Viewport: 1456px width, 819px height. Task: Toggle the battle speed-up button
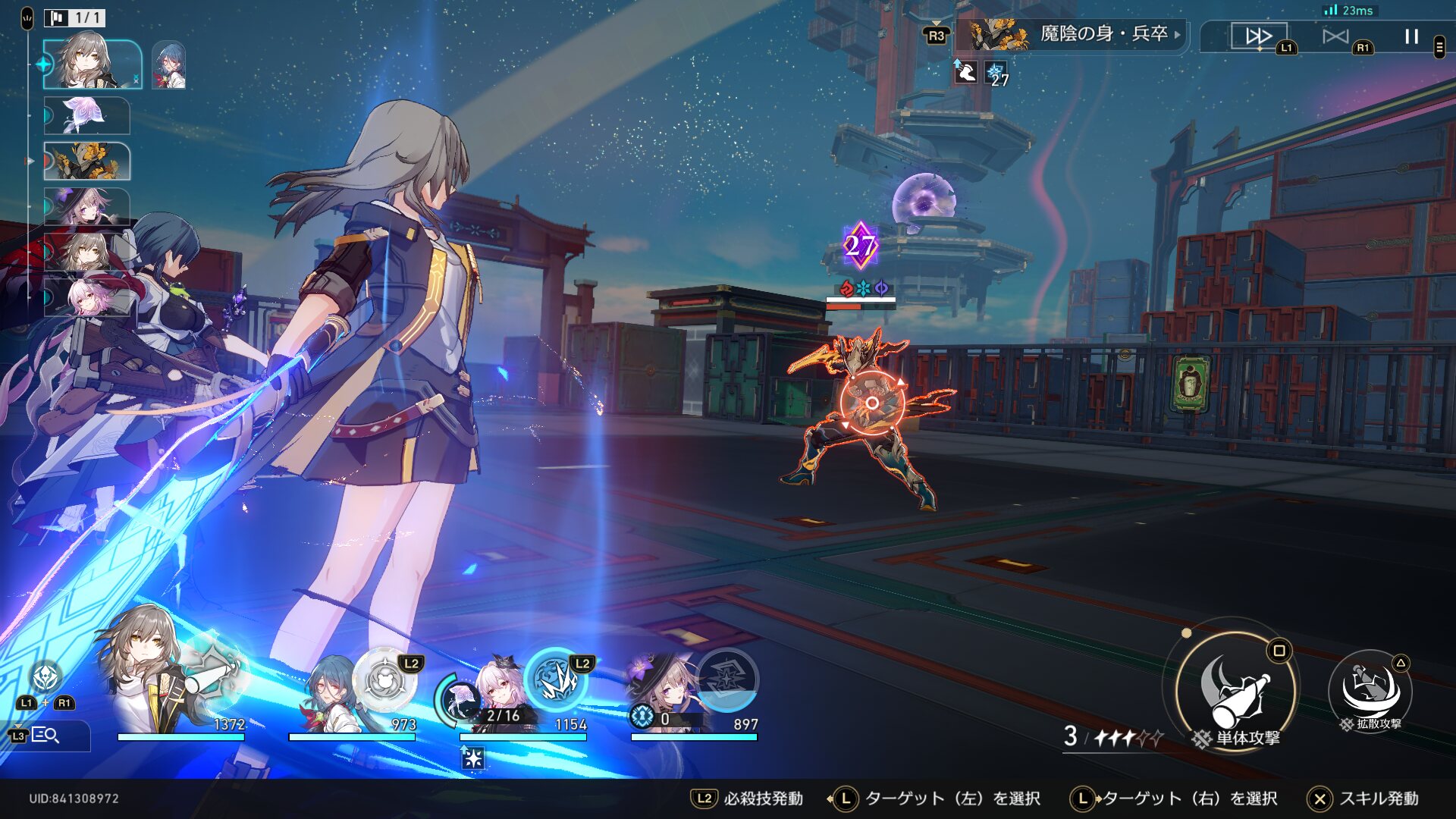1259,36
